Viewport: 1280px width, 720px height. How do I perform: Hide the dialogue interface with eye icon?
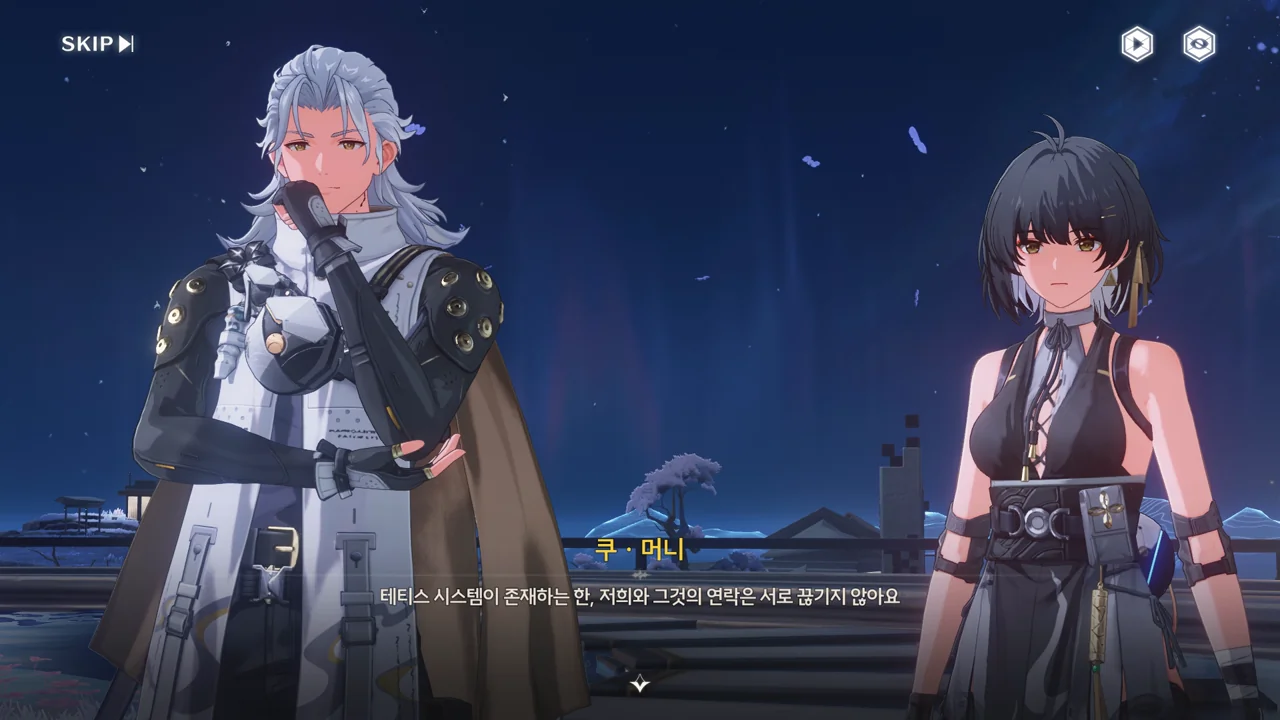click(x=1198, y=44)
